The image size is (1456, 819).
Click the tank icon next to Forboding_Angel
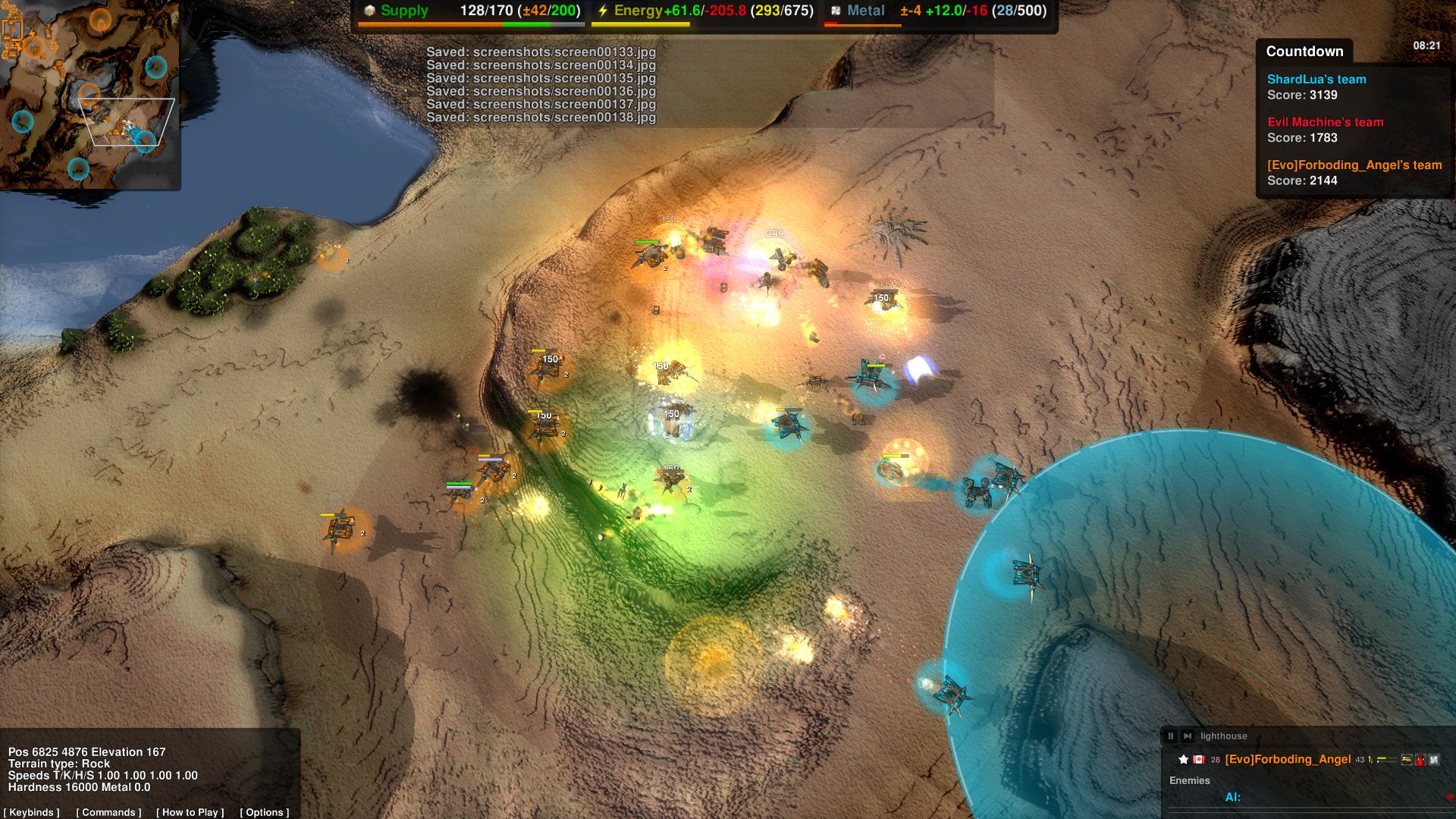point(1406,760)
